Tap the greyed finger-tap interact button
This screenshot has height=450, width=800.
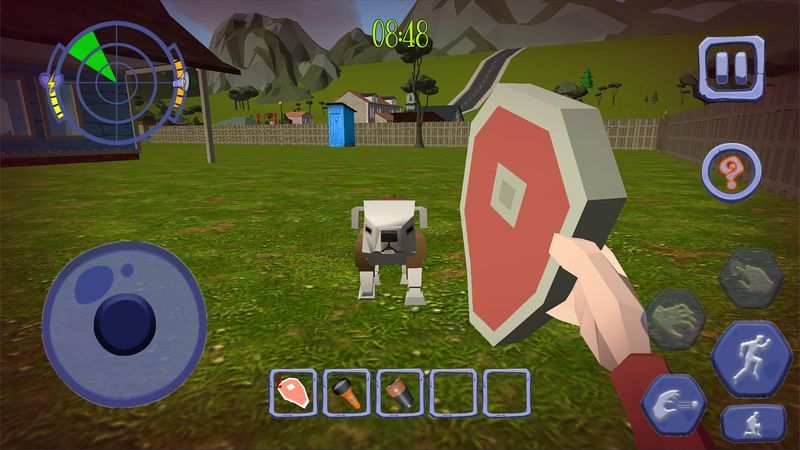[749, 278]
